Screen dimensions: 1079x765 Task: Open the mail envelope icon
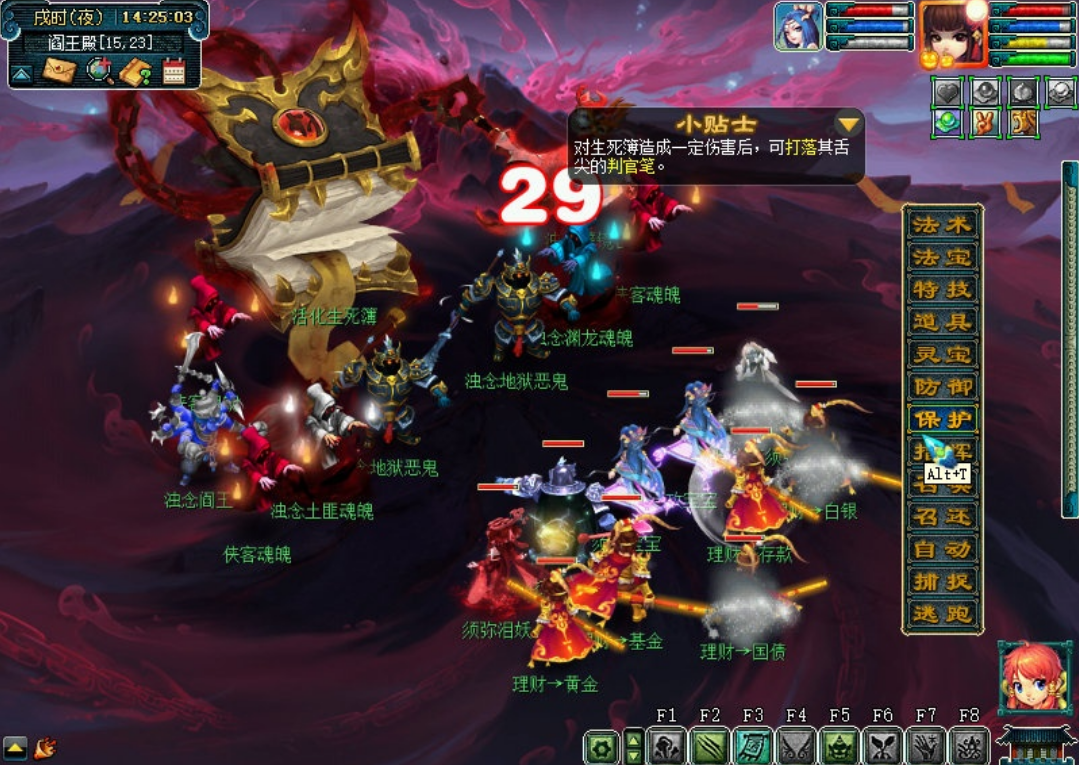pyautogui.click(x=59, y=71)
